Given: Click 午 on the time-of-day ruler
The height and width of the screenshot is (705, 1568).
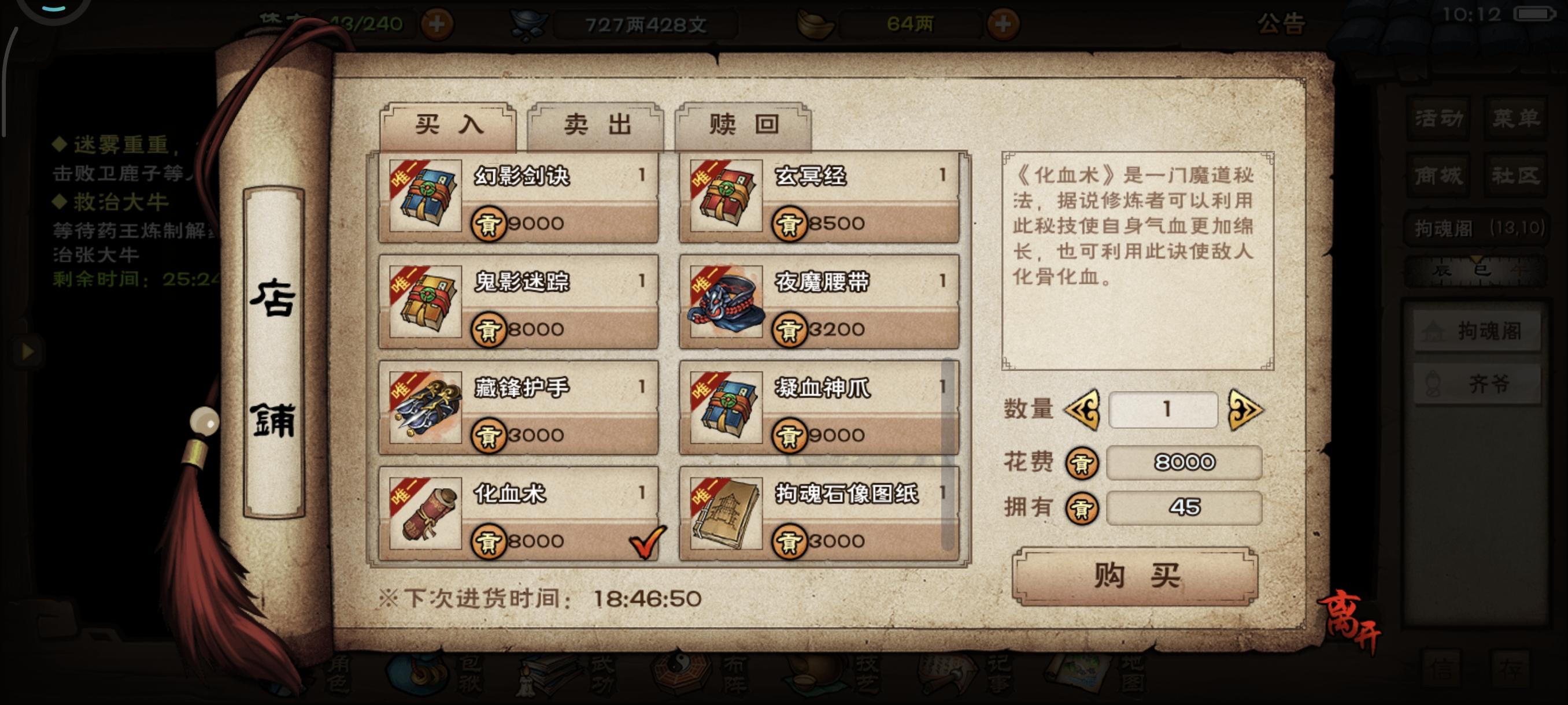Looking at the screenshot, I should (x=1519, y=271).
